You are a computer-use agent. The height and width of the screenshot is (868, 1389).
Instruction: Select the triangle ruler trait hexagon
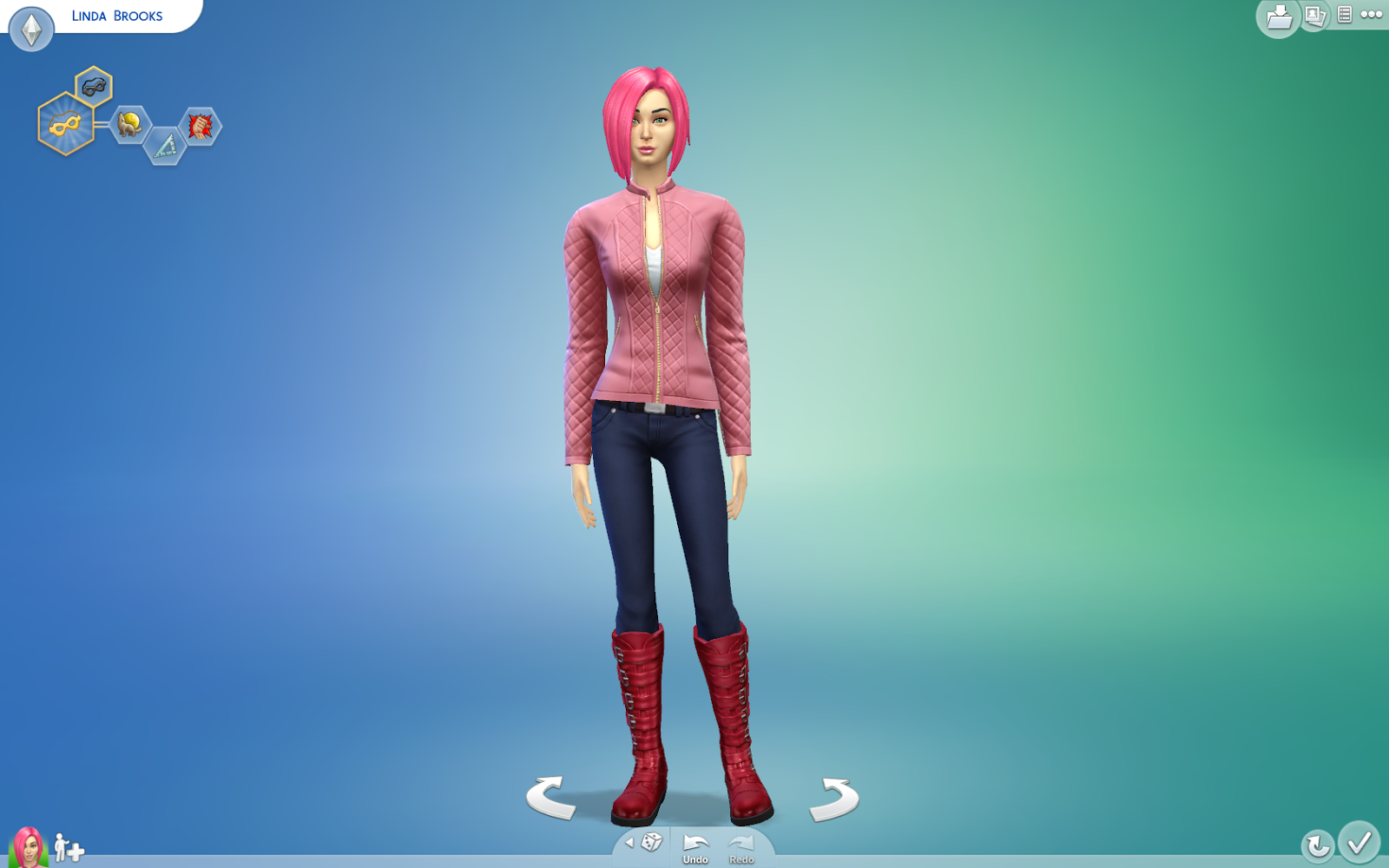(164, 146)
